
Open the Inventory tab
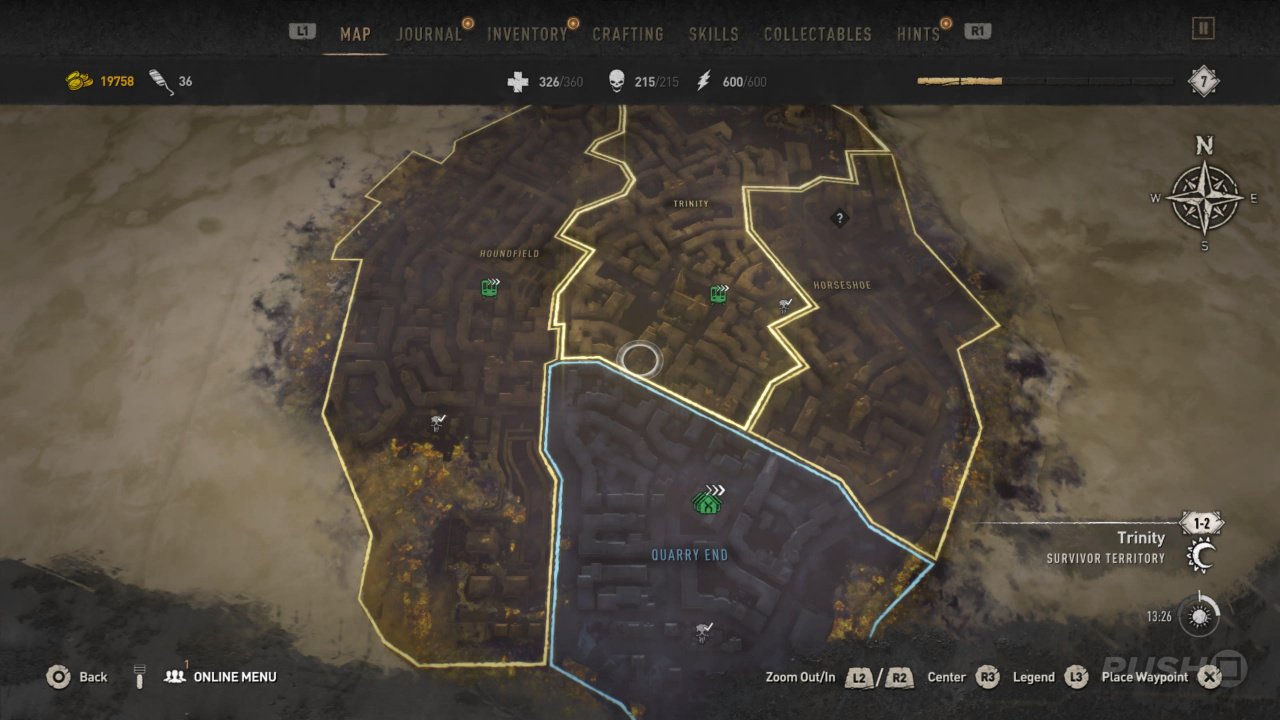point(527,34)
